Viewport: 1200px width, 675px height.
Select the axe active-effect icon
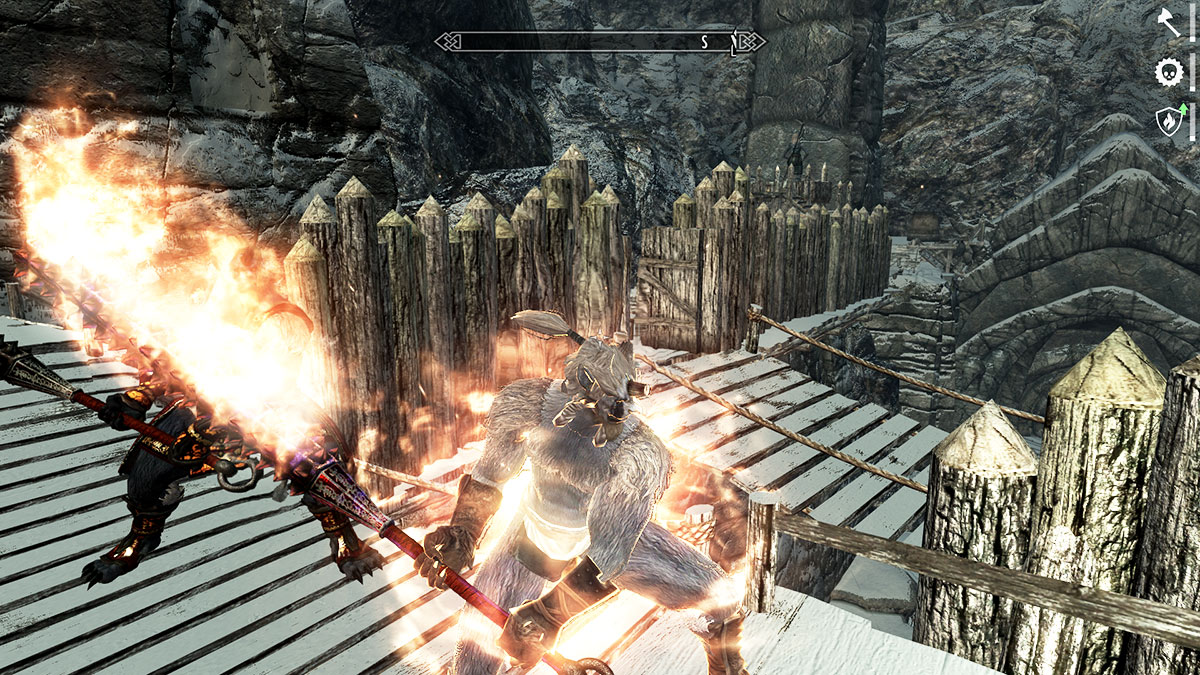click(1168, 22)
